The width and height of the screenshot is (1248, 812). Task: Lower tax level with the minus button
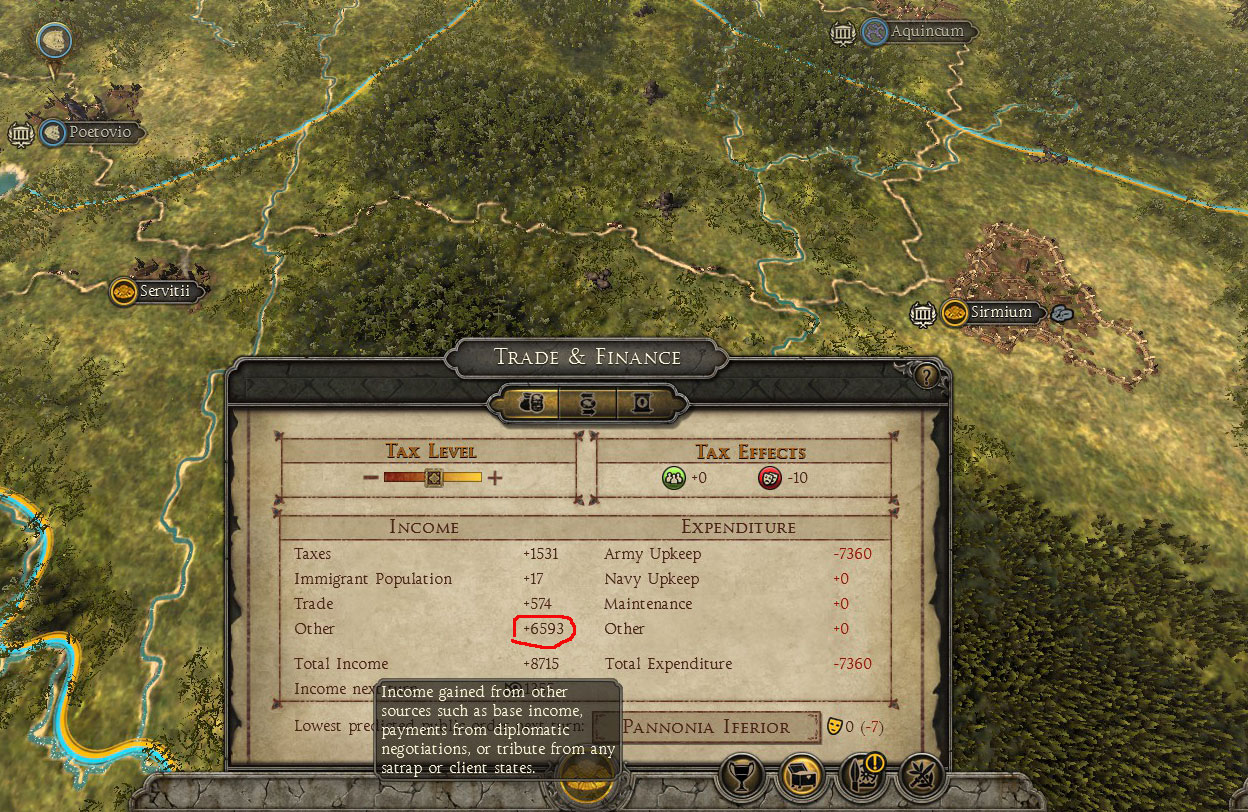370,478
